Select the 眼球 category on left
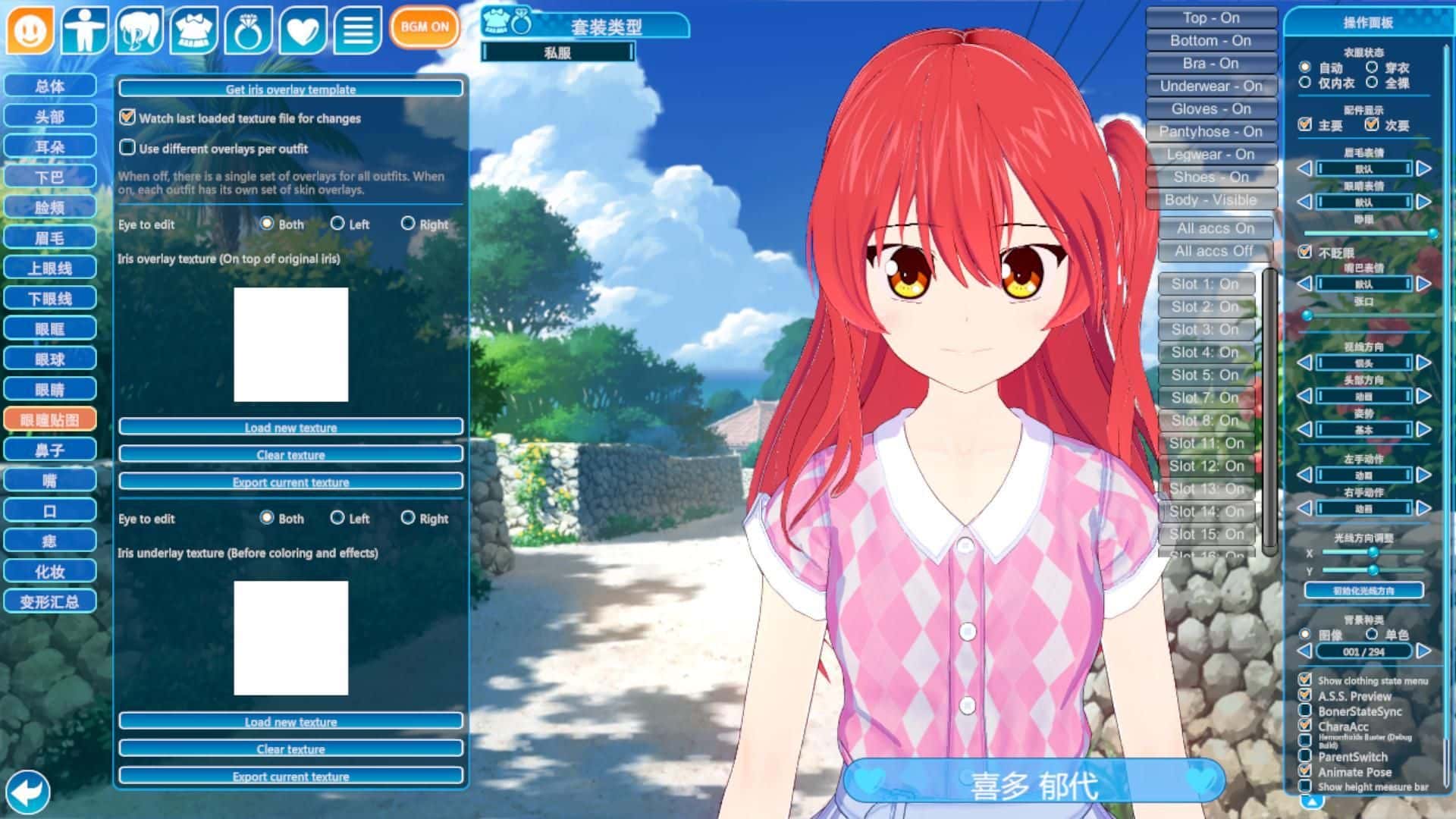The image size is (1456, 819). (x=50, y=359)
